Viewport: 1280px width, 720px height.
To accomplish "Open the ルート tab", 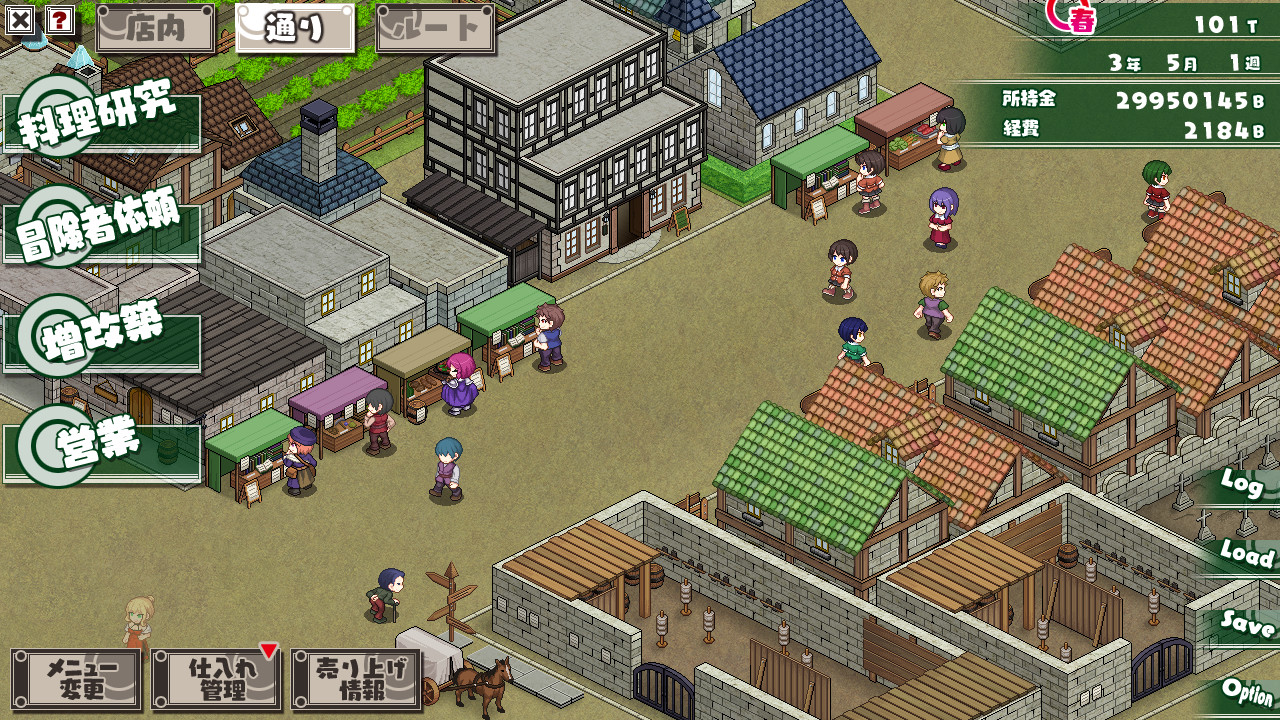I will [x=435, y=29].
